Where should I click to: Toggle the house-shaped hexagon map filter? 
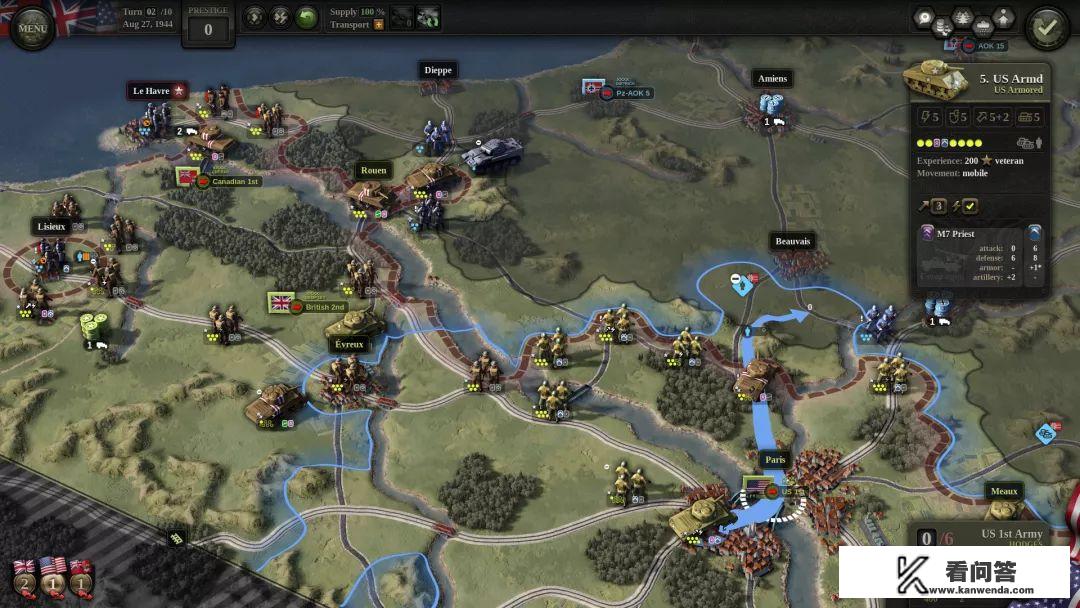(1003, 17)
